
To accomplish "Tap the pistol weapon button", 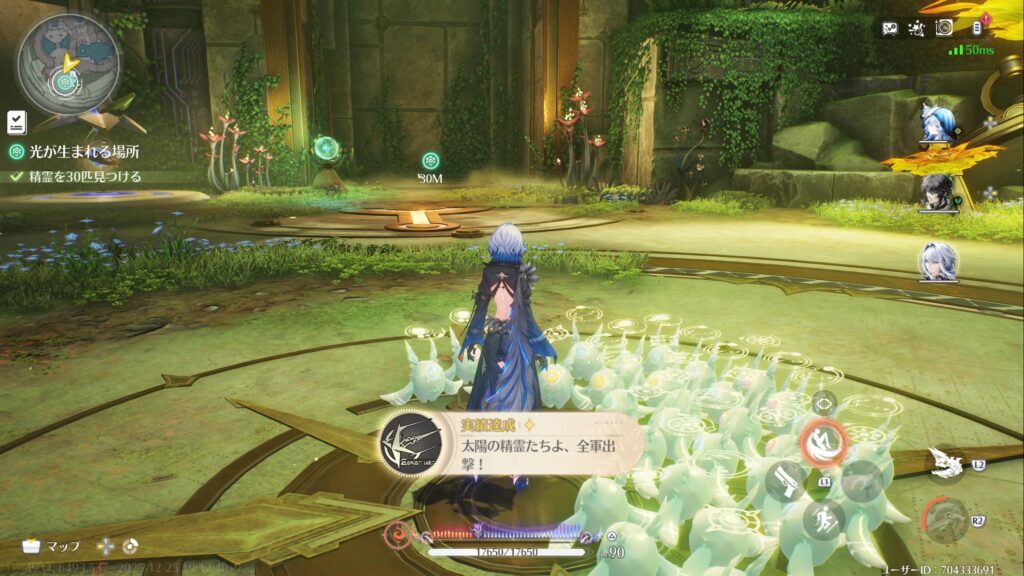I will coord(785,481).
